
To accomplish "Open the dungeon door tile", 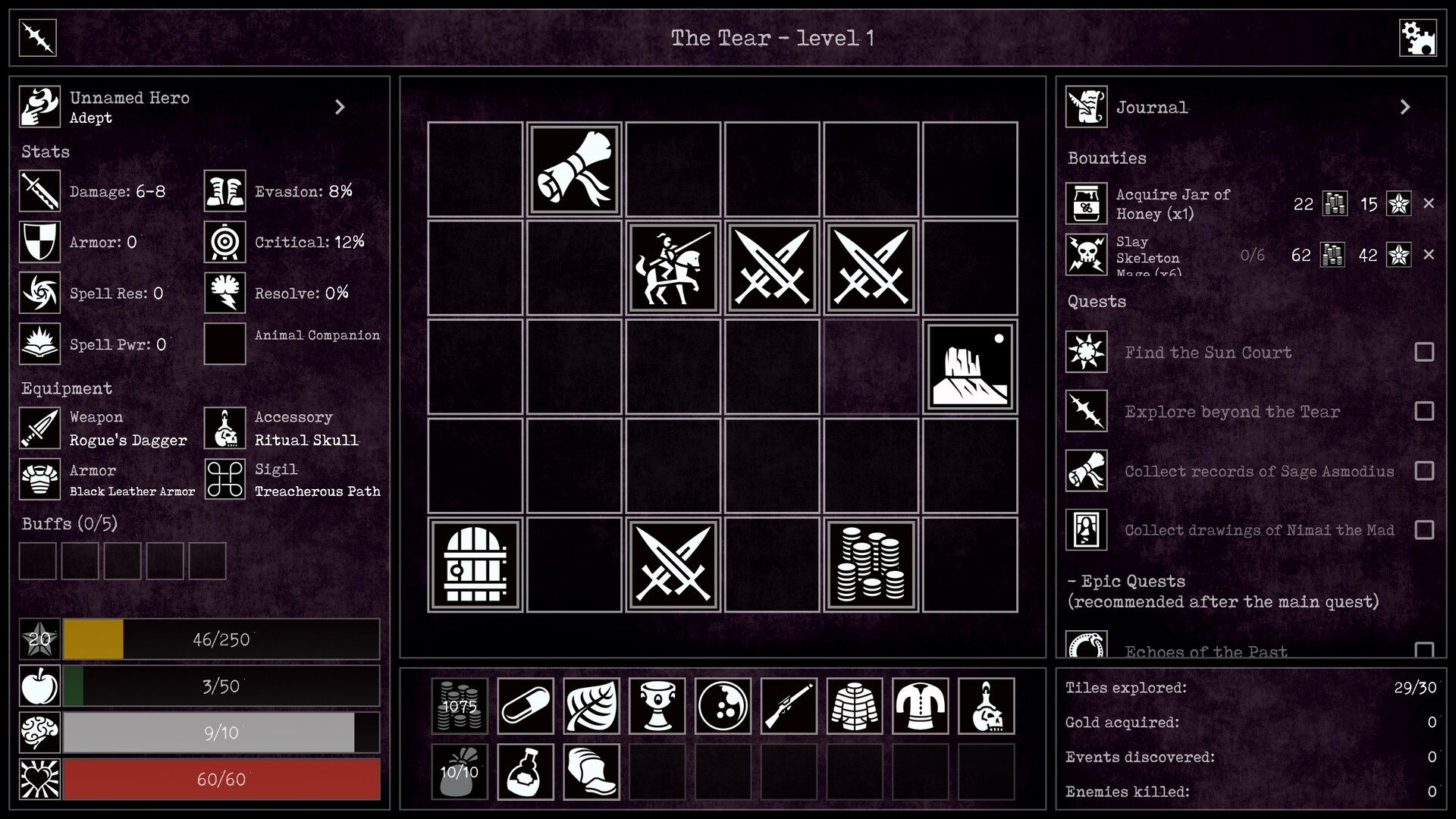I will click(x=474, y=565).
